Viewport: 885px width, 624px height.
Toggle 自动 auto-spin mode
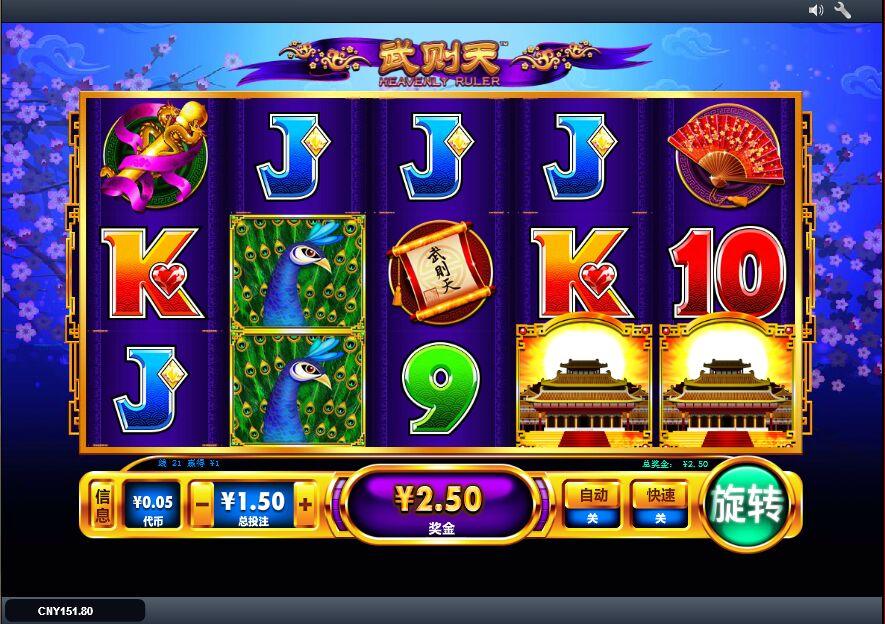pos(592,503)
